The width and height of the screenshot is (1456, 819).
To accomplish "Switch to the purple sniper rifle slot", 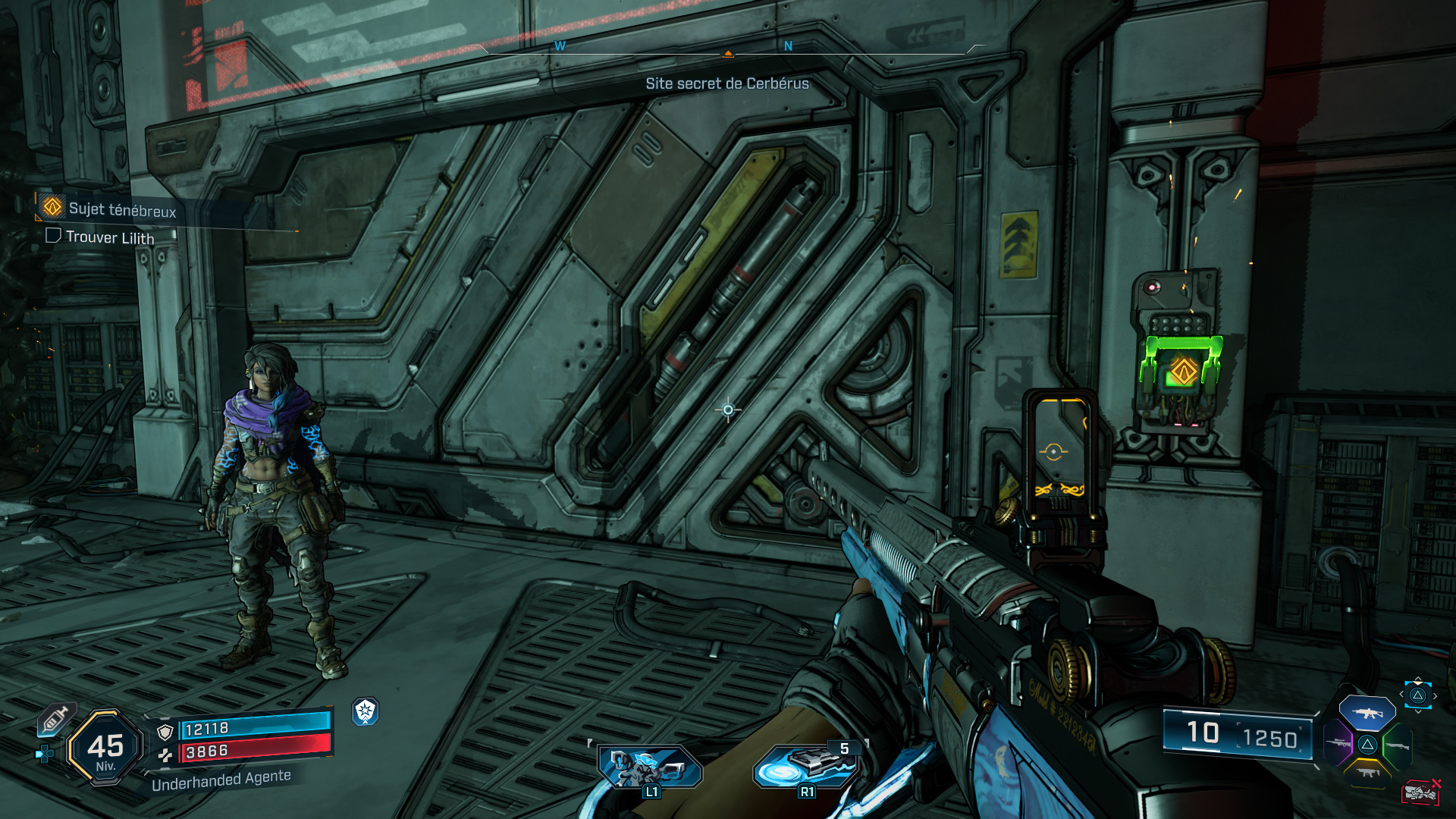I will [x=1338, y=743].
